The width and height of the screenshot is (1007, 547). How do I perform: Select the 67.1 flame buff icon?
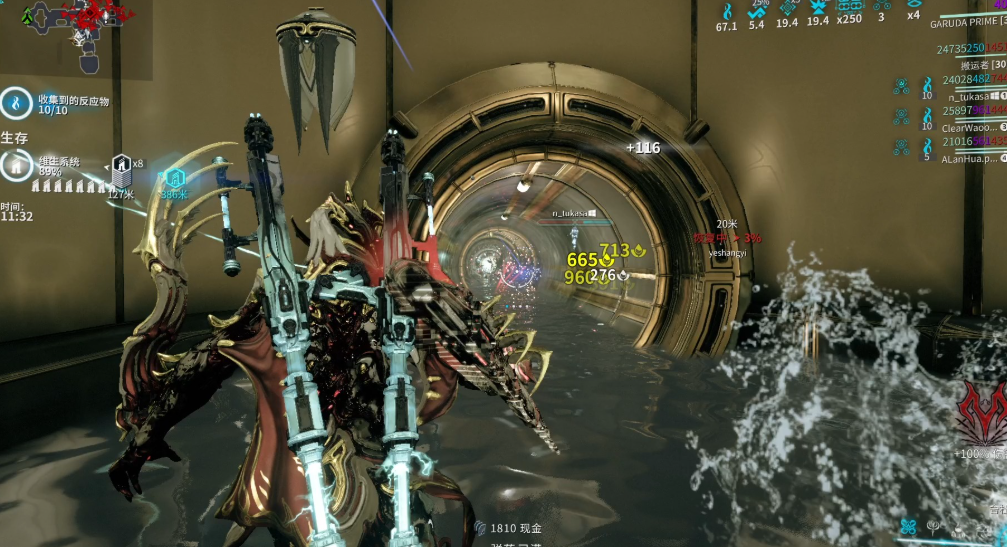(726, 11)
